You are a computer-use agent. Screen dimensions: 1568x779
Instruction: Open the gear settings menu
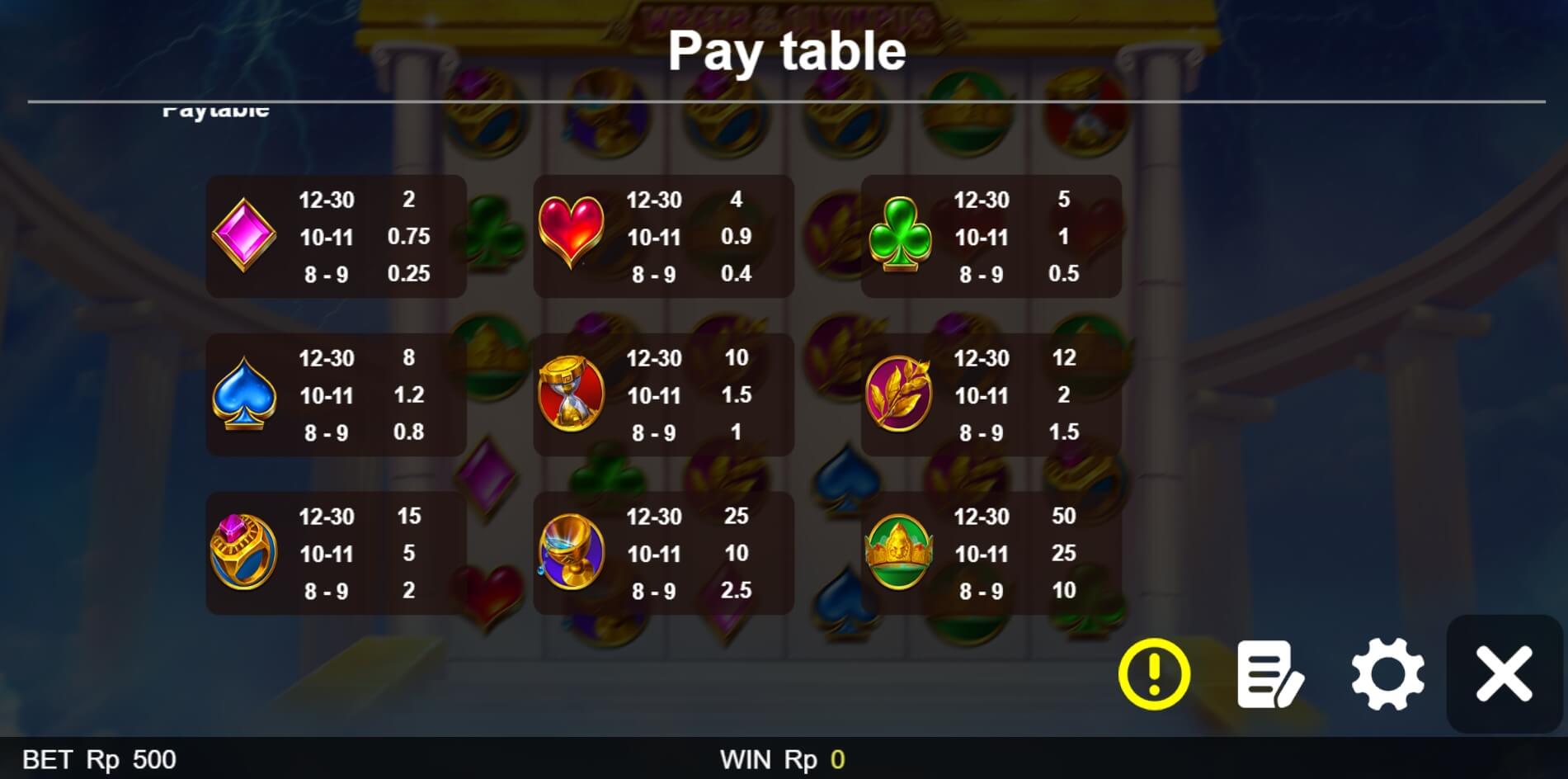(x=1387, y=674)
